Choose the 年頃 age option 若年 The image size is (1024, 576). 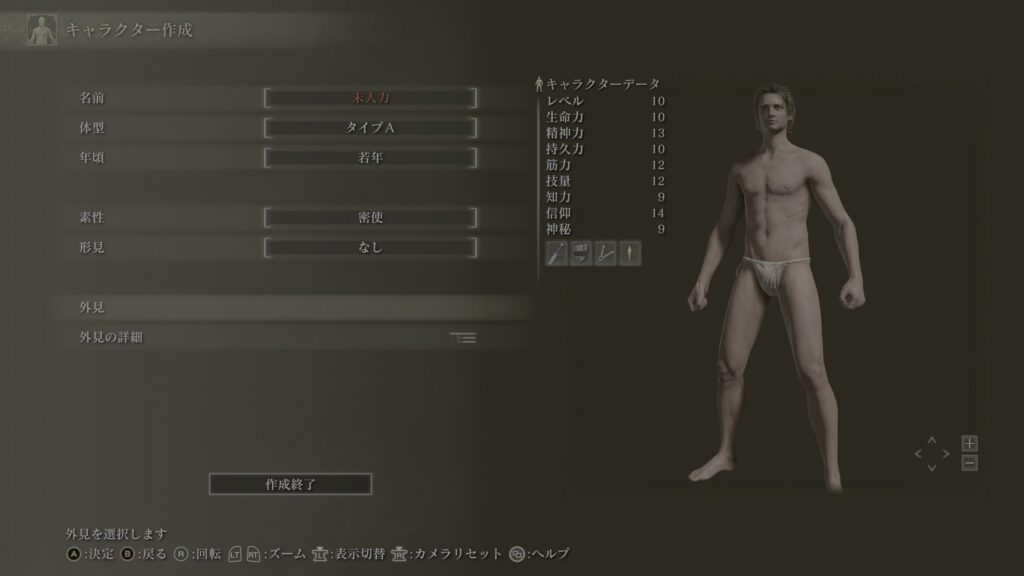pyautogui.click(x=370, y=158)
